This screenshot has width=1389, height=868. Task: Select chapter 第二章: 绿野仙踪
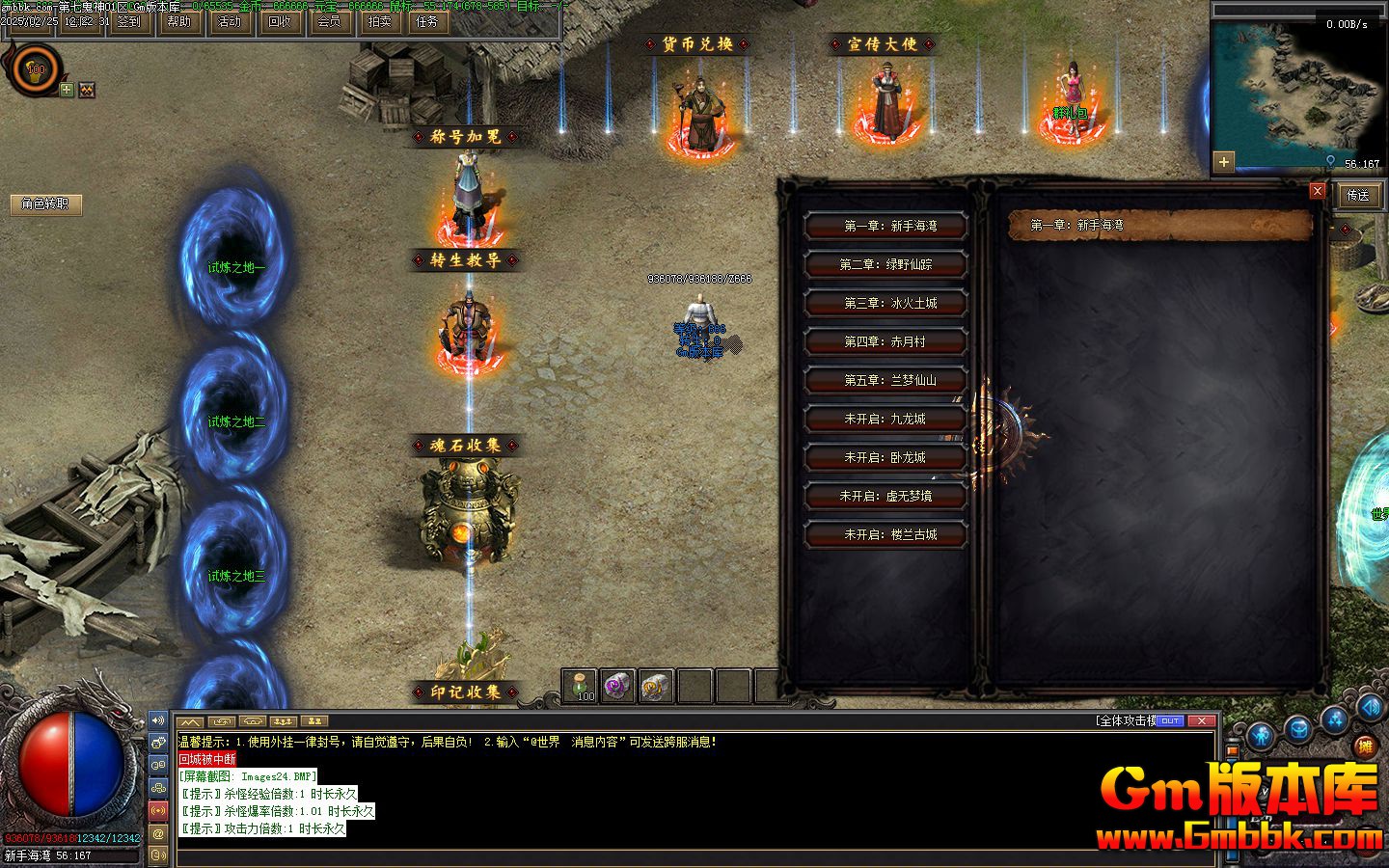(x=885, y=264)
